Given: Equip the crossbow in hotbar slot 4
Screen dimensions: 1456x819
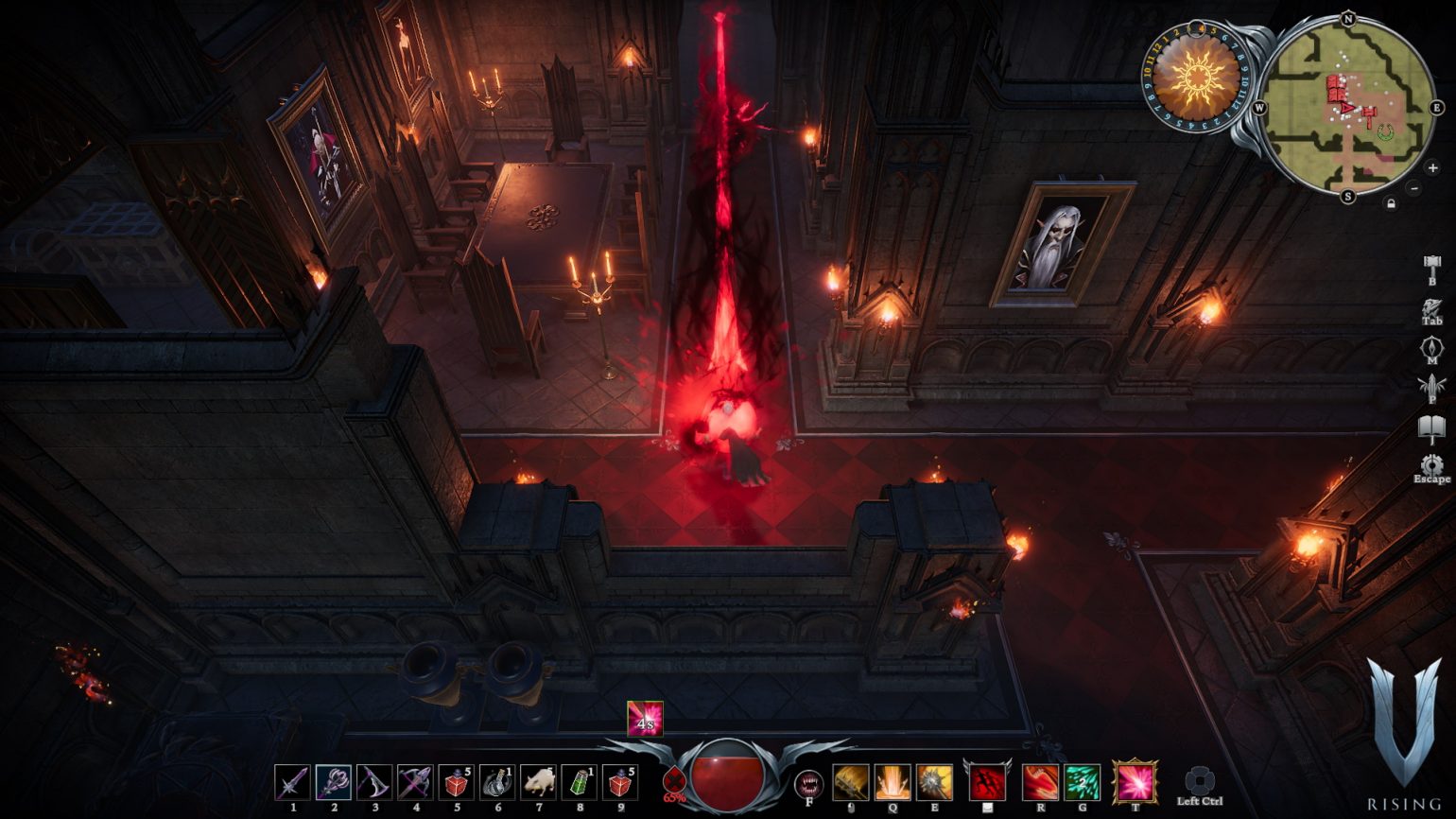Looking at the screenshot, I should click(416, 782).
